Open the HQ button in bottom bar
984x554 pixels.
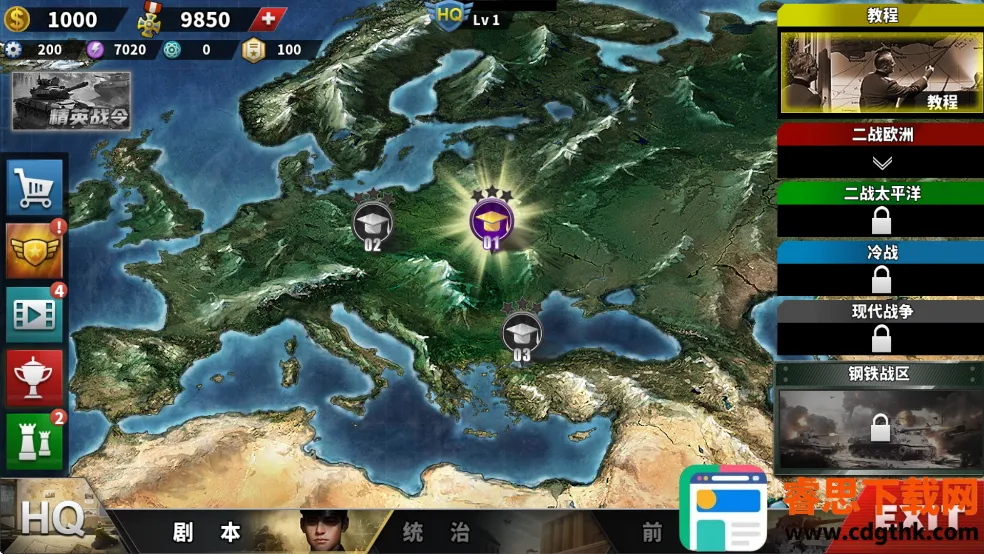coord(52,520)
